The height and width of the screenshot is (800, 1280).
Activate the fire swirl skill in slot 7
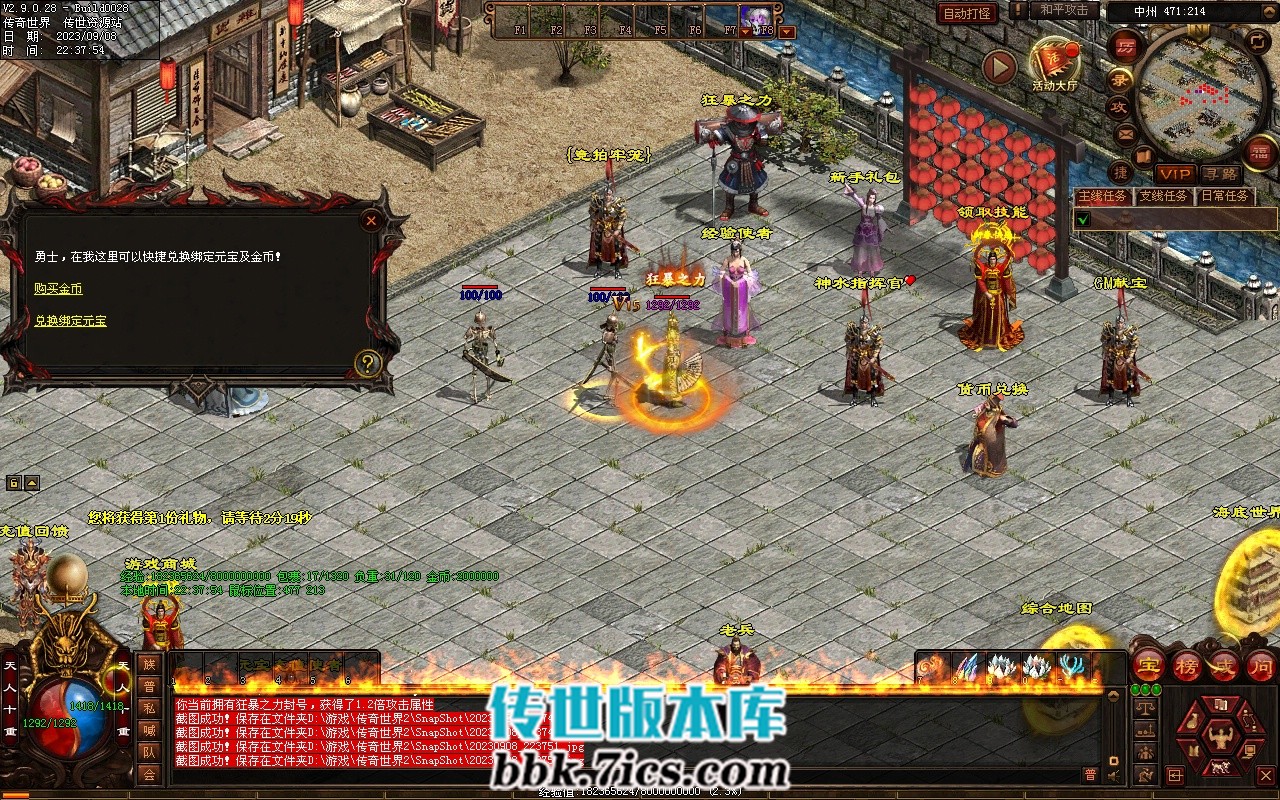[933, 667]
